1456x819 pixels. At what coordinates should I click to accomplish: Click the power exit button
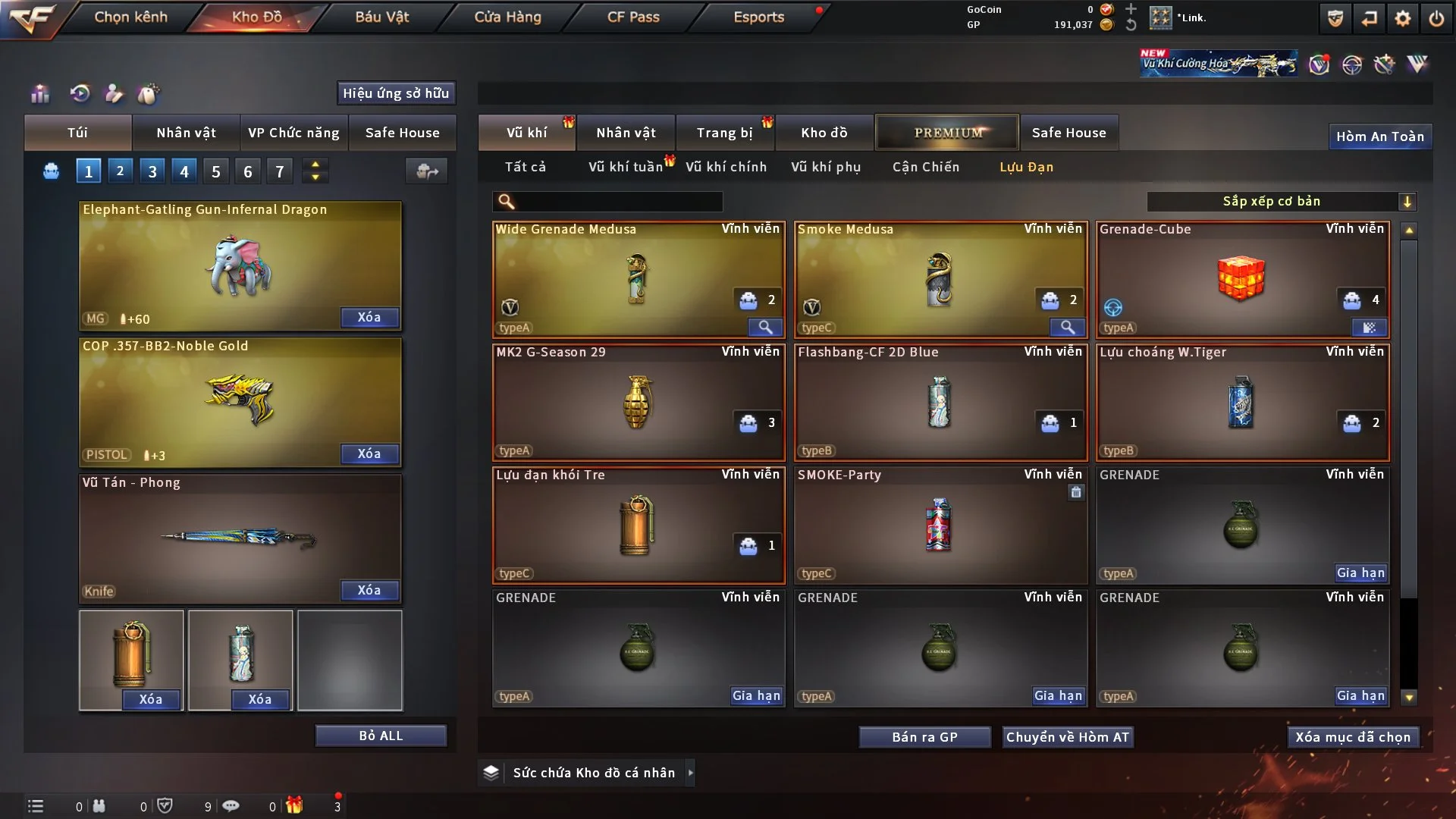[1436, 18]
